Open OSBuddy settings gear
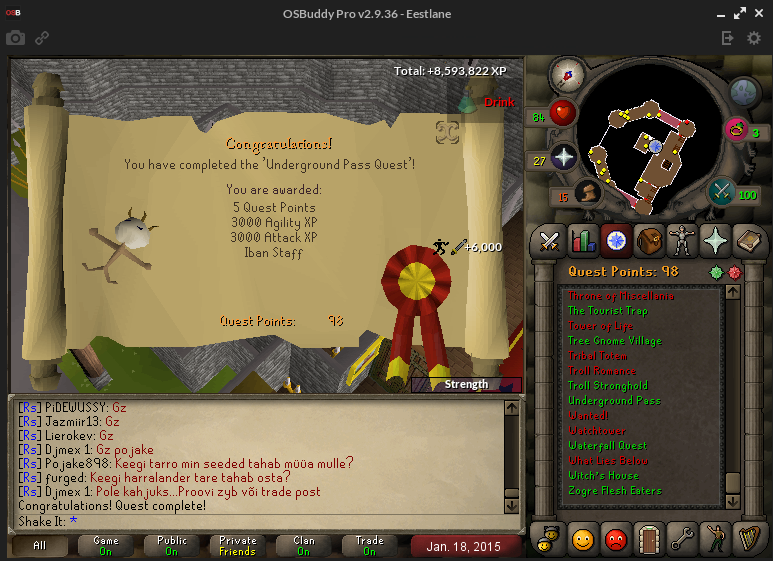 tap(754, 38)
